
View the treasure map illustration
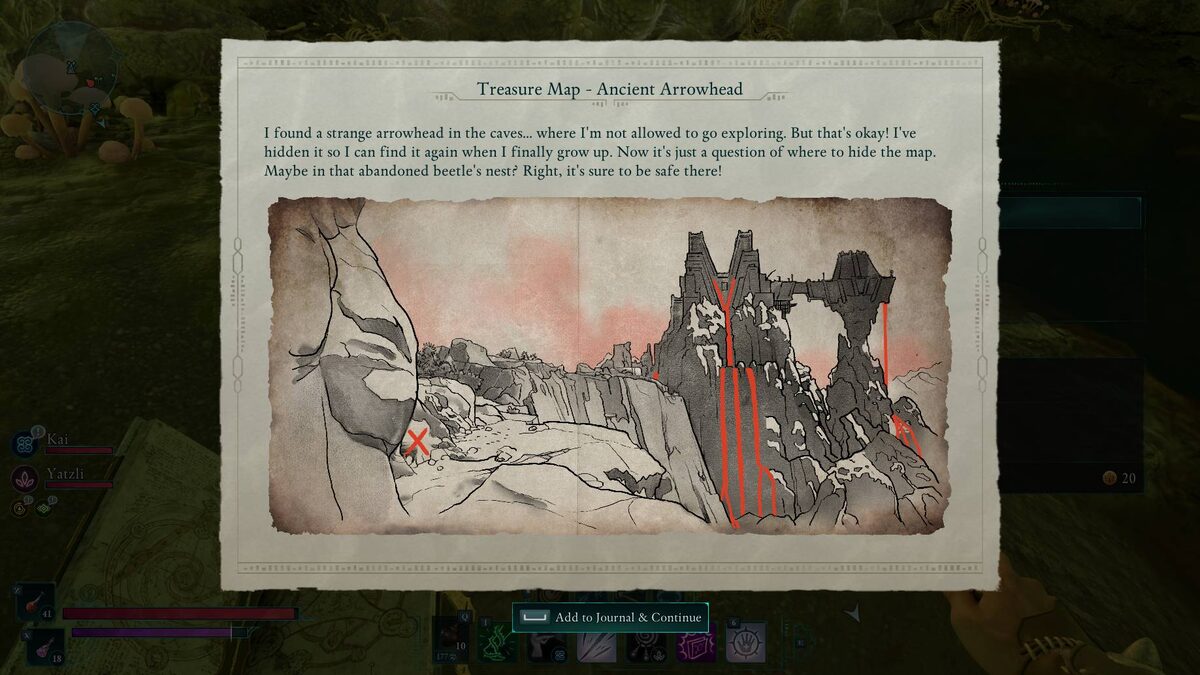point(609,364)
